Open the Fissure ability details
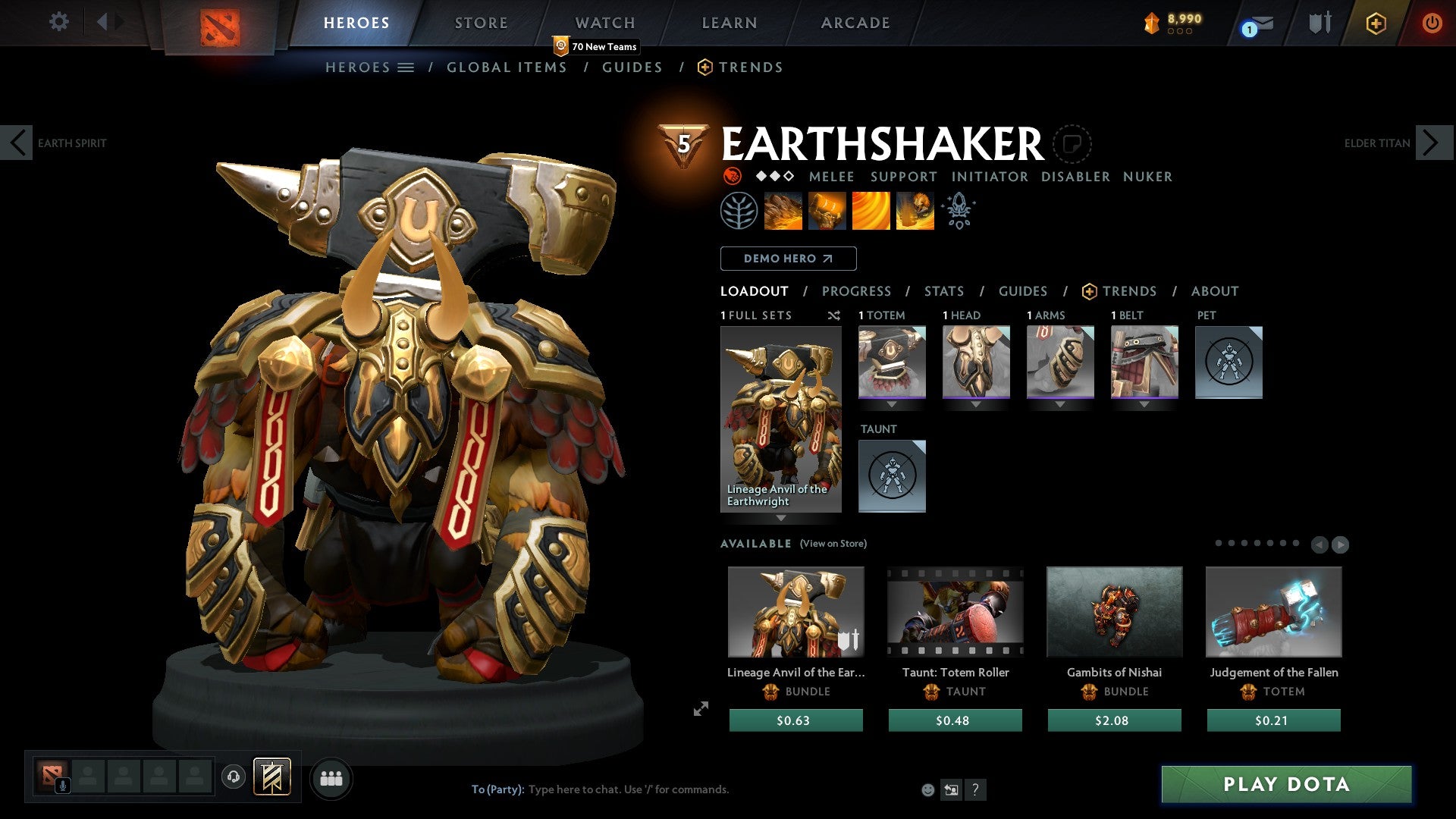This screenshot has width=1456, height=819. coord(782,210)
